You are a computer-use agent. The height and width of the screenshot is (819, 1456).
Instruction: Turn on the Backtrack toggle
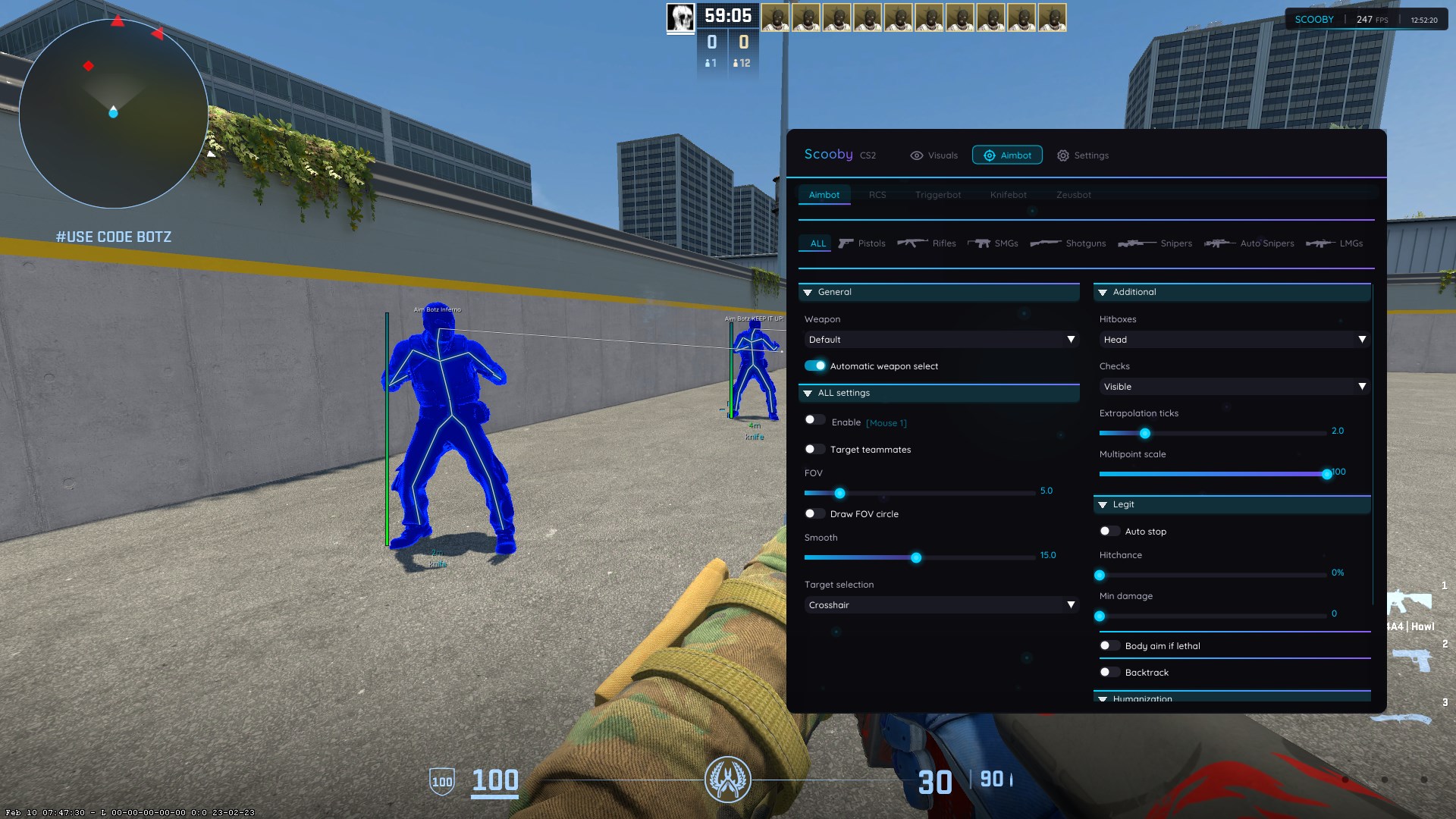click(1109, 672)
